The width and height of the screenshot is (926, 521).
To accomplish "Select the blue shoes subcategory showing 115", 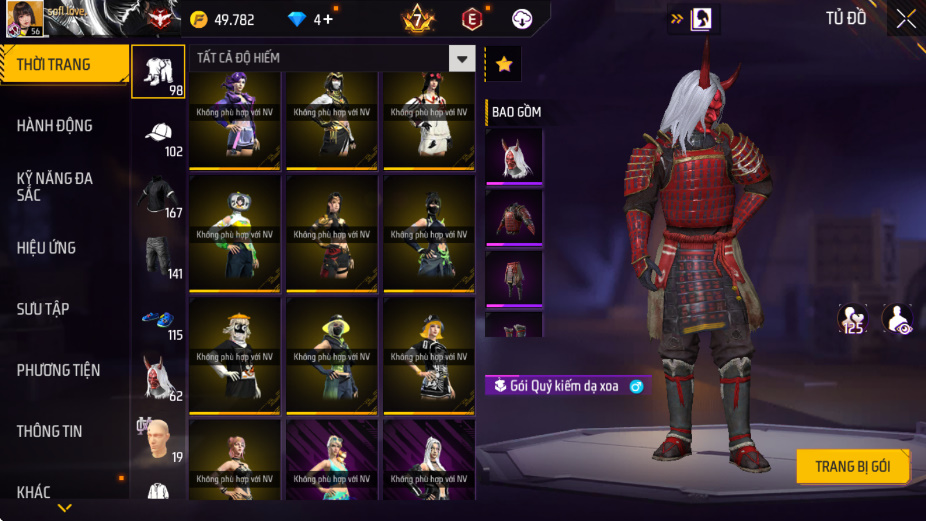I will (158, 320).
